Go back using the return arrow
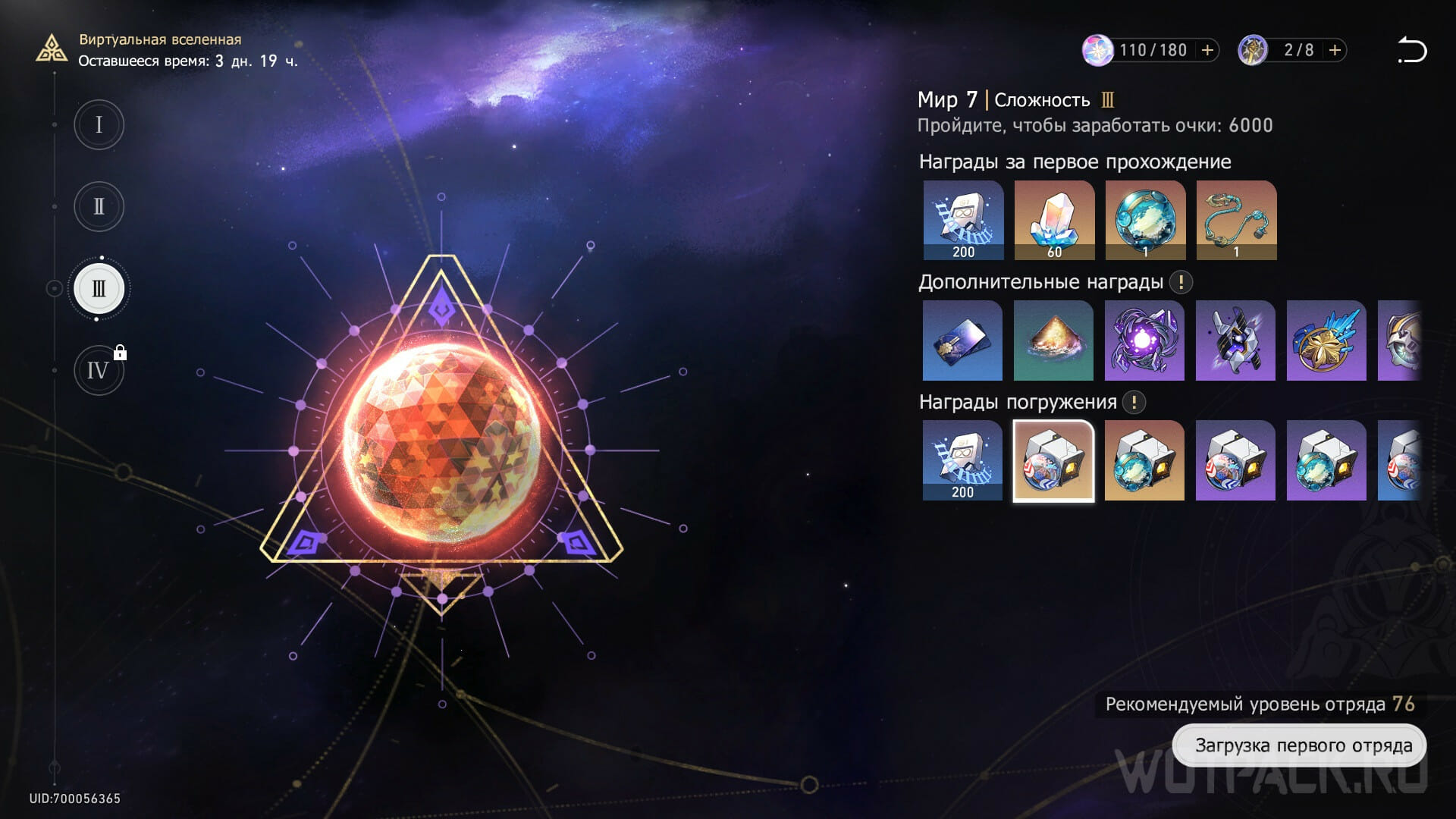The image size is (1456, 819). coord(1411,50)
